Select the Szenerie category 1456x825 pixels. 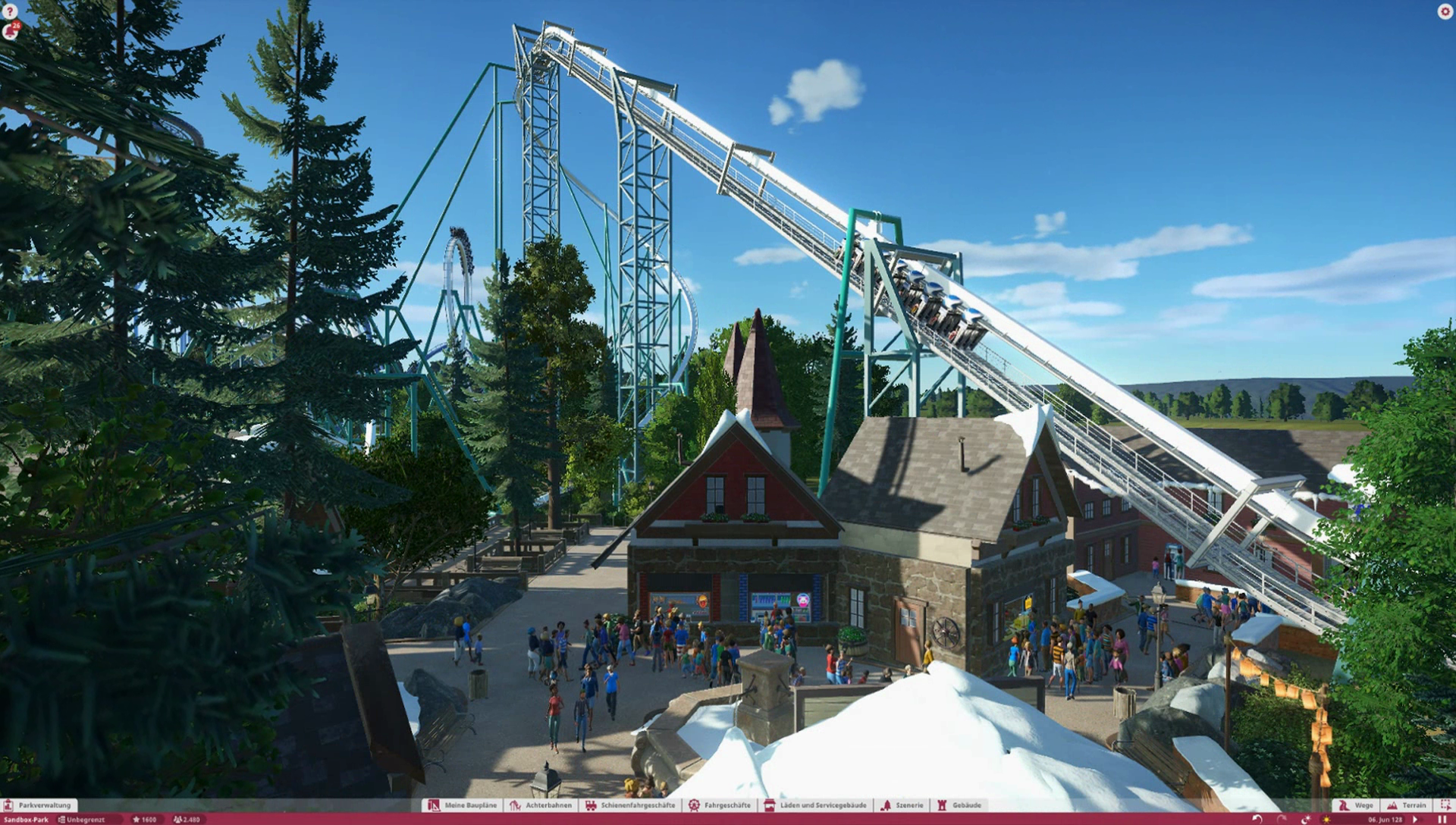click(902, 805)
